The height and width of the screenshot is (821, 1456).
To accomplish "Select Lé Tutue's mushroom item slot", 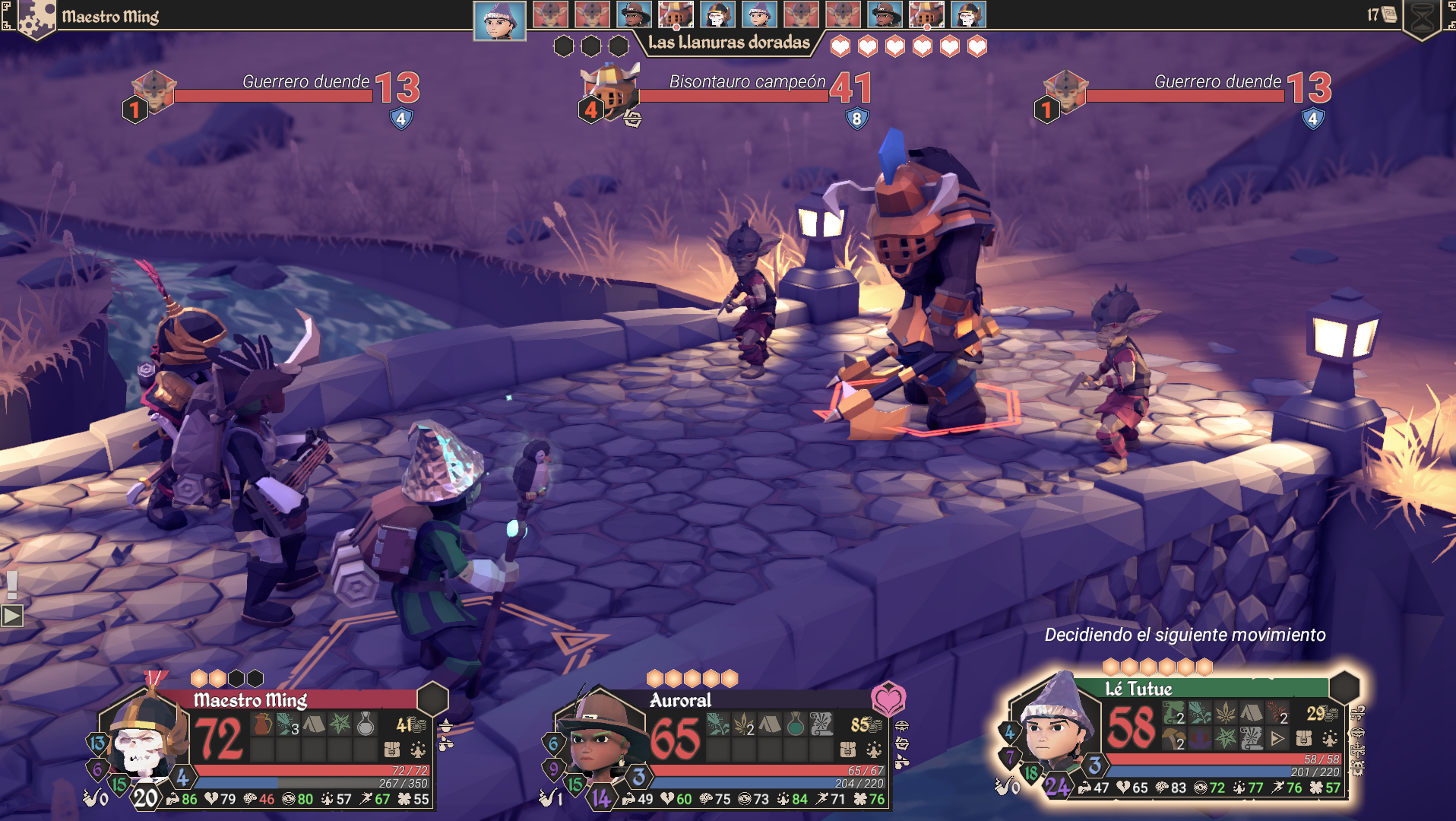I will point(1174,738).
